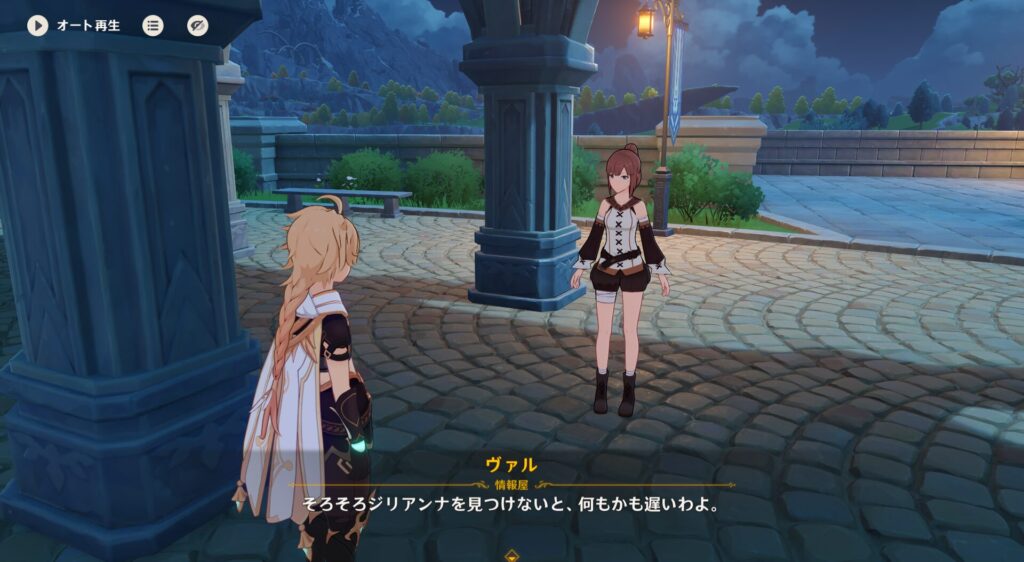This screenshot has height=562, width=1024.
Task: Open the dialogue log list icon
Action: (x=153, y=25)
